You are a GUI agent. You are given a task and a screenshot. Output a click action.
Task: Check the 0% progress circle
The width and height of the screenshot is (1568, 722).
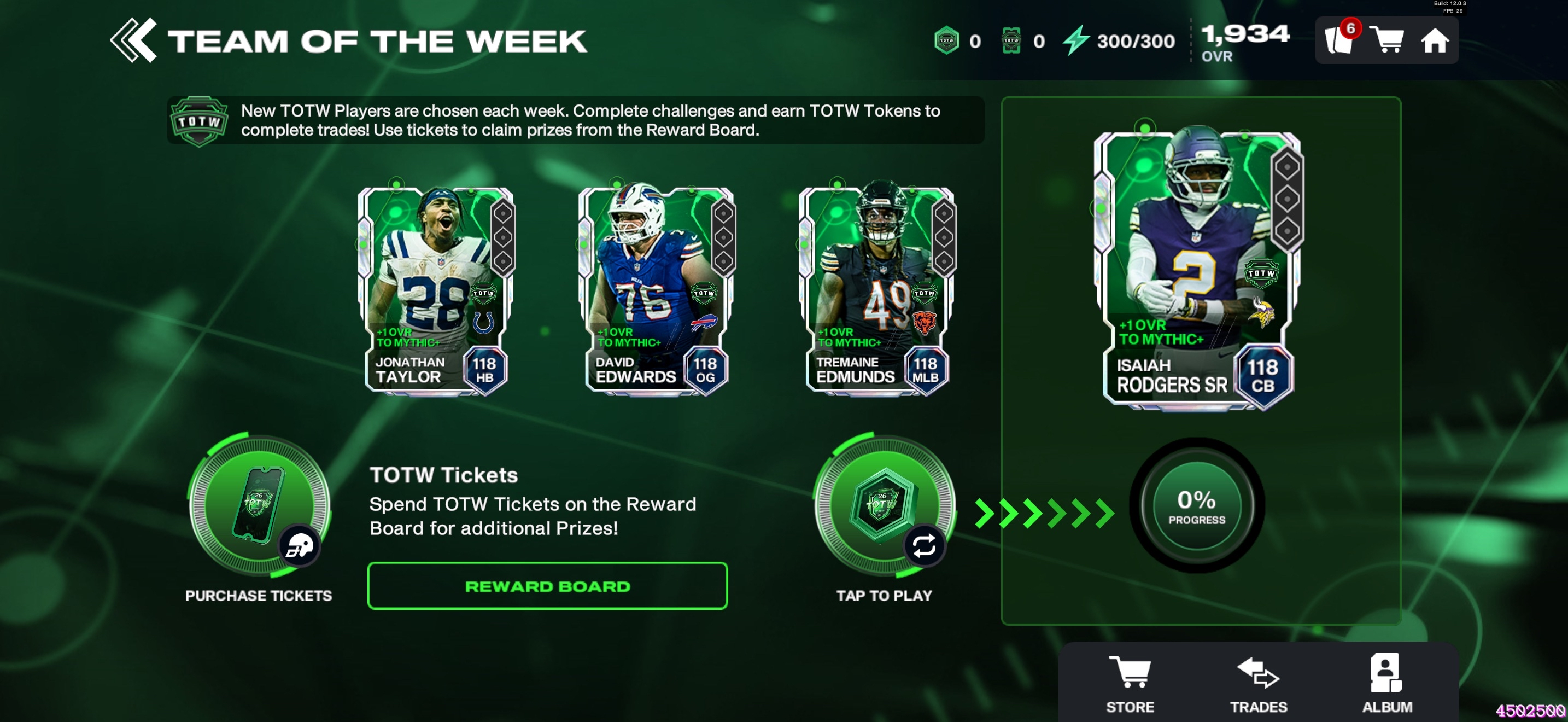[x=1197, y=505]
